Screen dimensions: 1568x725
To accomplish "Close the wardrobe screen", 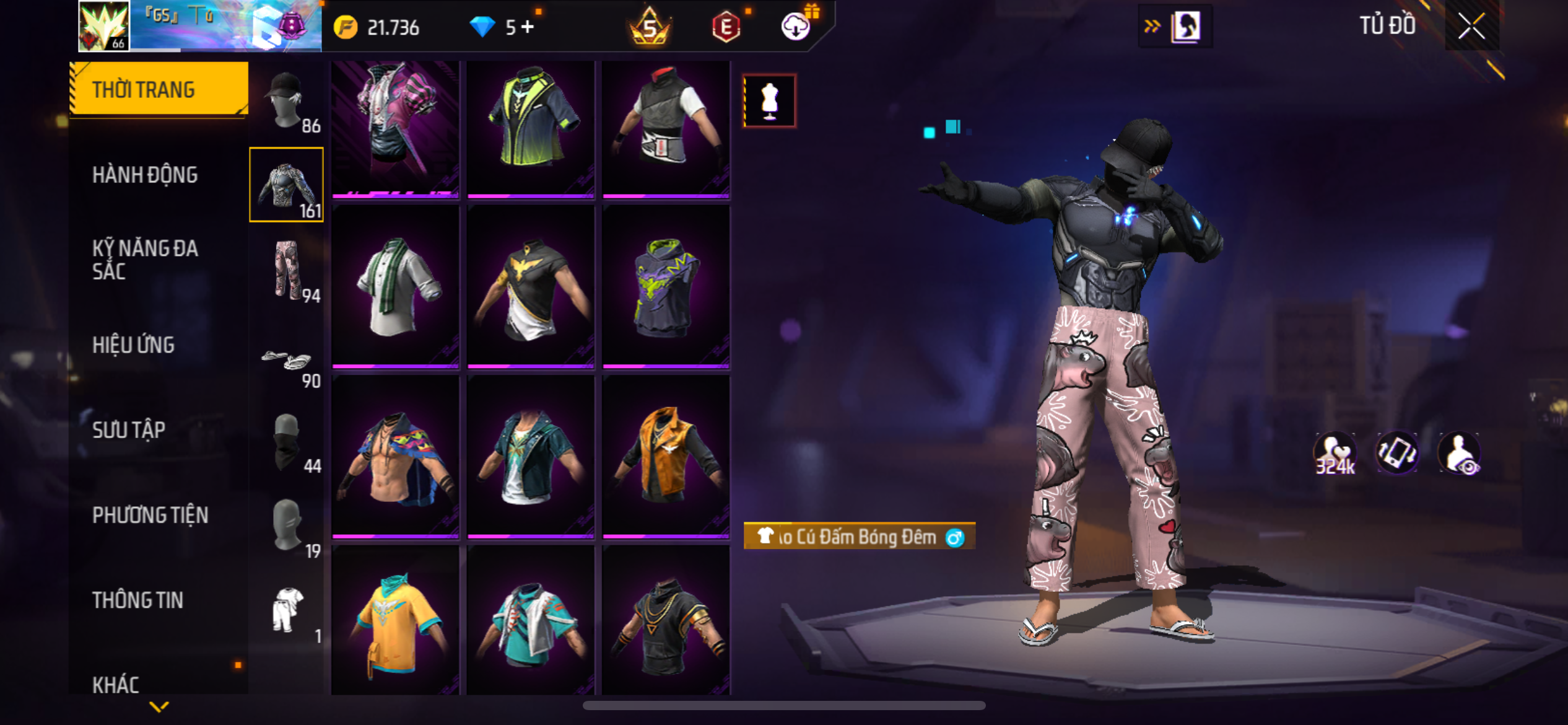I will click(x=1471, y=26).
